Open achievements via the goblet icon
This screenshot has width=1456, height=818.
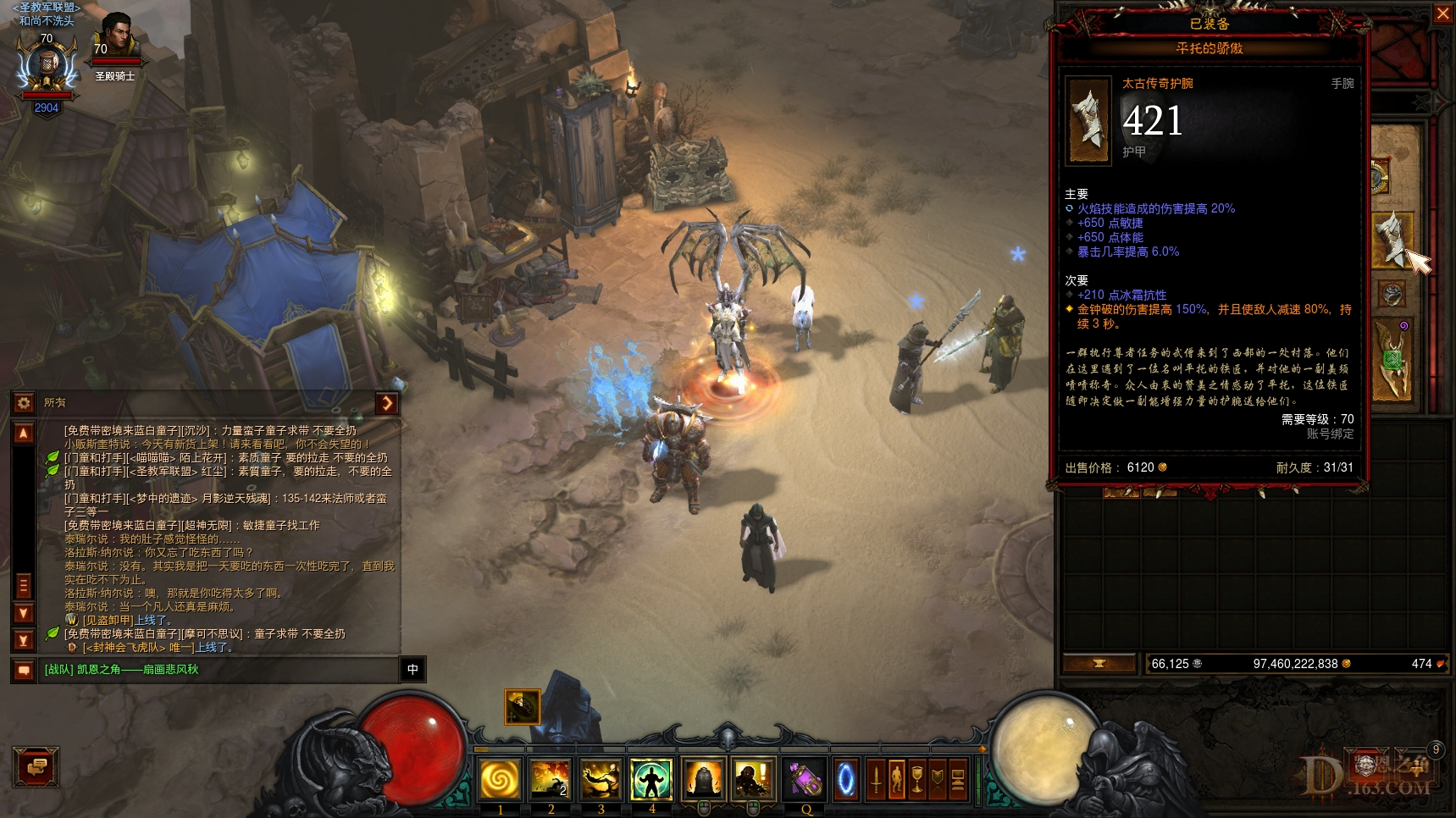917,780
